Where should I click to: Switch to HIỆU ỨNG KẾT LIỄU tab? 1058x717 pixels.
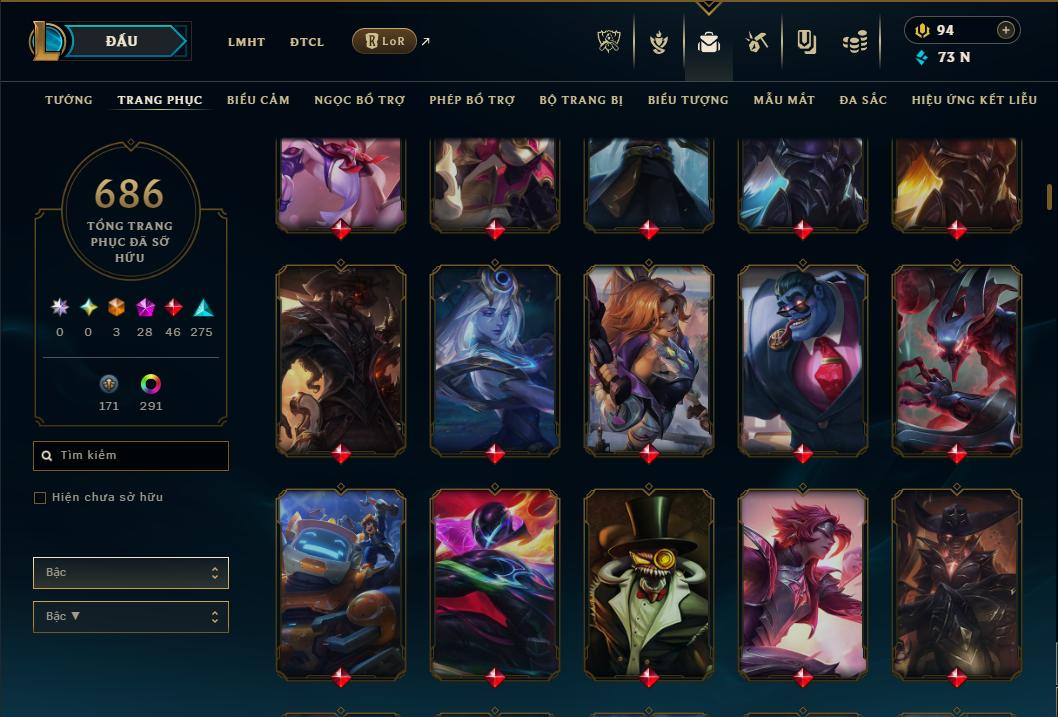(x=978, y=100)
